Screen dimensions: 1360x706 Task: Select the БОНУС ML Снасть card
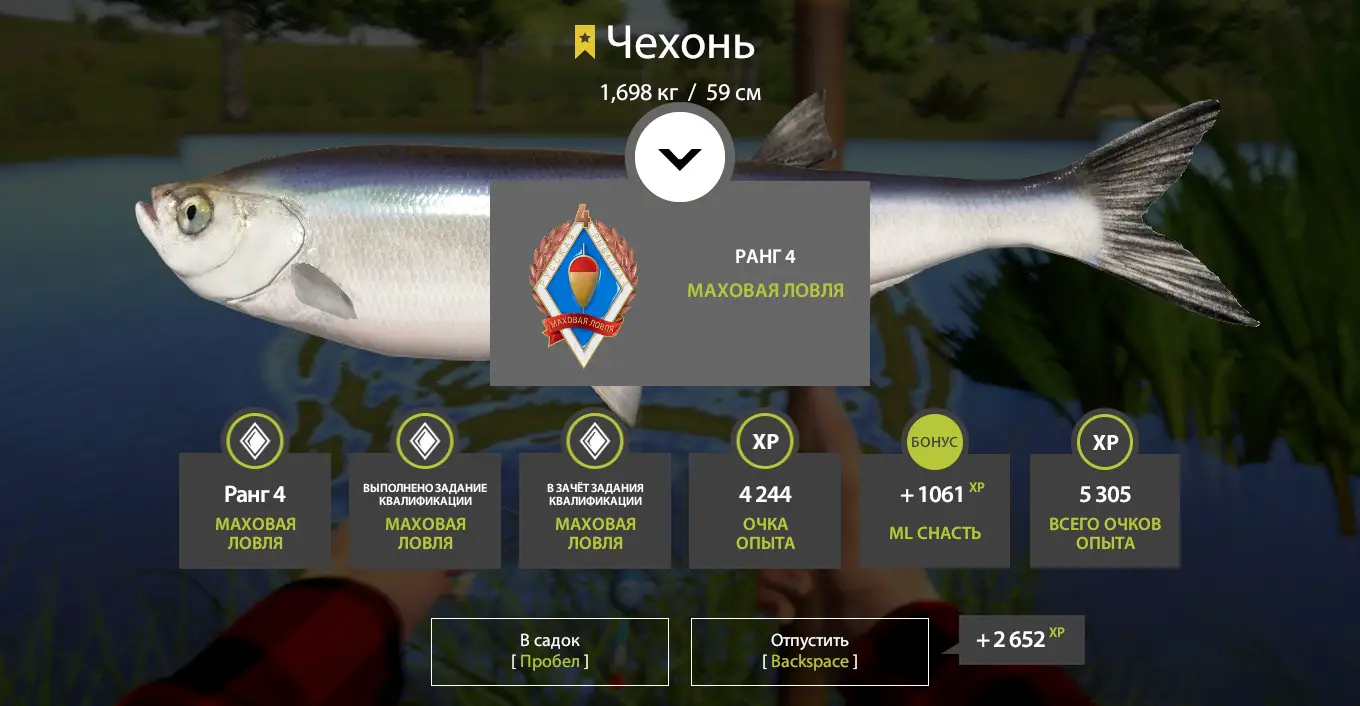tap(935, 511)
